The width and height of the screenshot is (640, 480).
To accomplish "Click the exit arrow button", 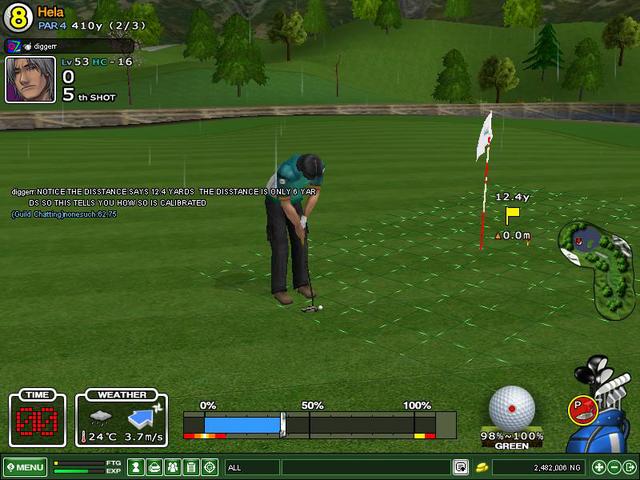I will (629, 467).
